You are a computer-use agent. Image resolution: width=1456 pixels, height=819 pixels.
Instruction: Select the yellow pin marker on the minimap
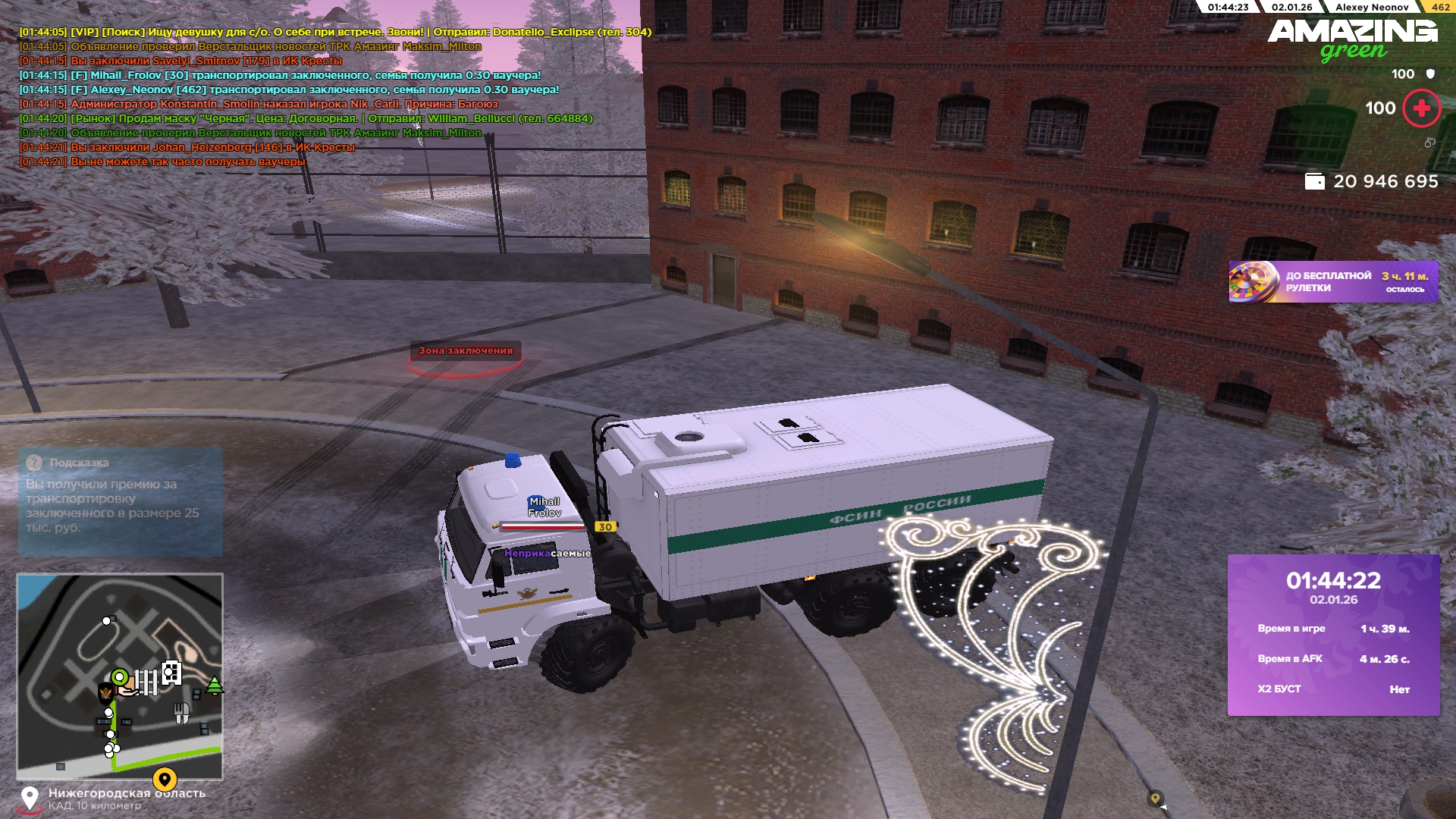coord(165,779)
